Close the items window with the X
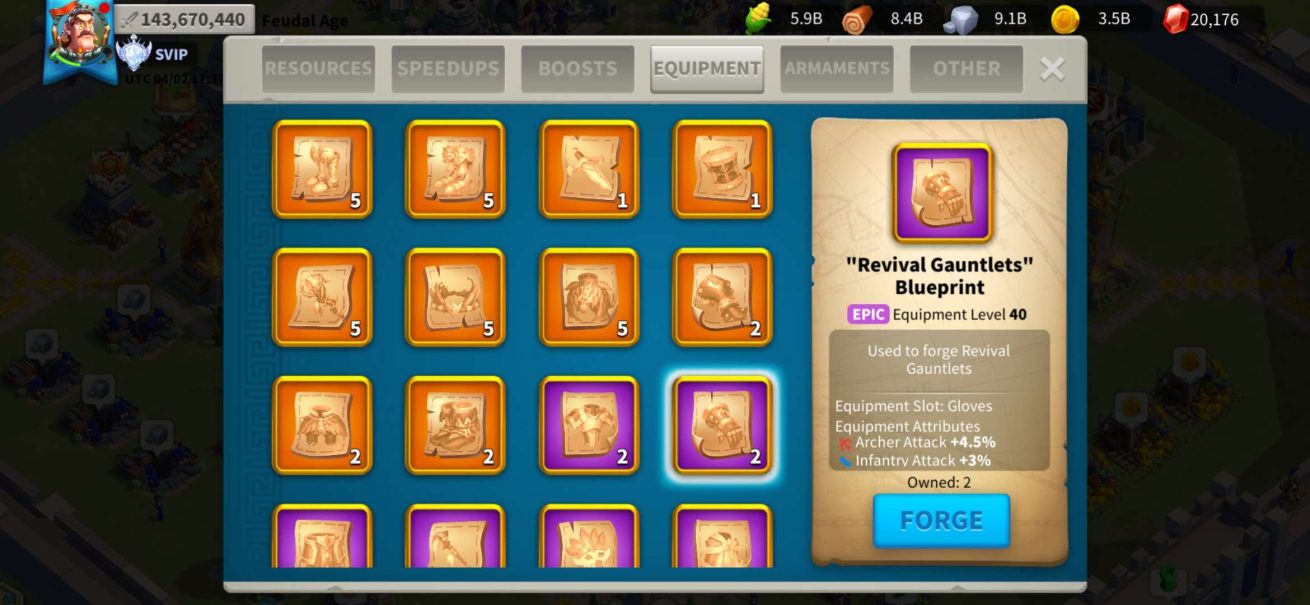The image size is (1310, 605). 1052,69
